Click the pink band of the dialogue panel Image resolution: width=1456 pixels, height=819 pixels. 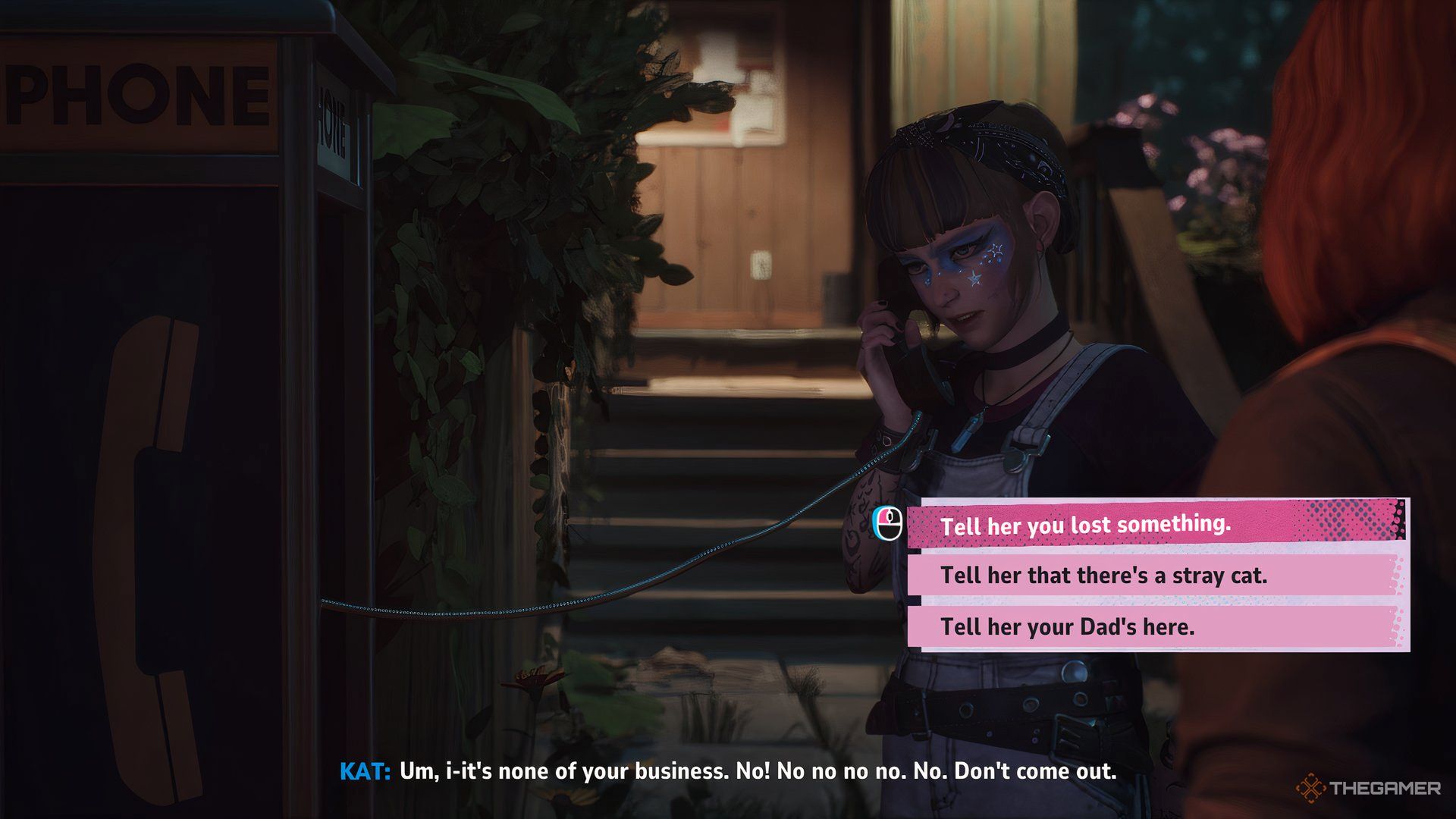tap(1137, 525)
